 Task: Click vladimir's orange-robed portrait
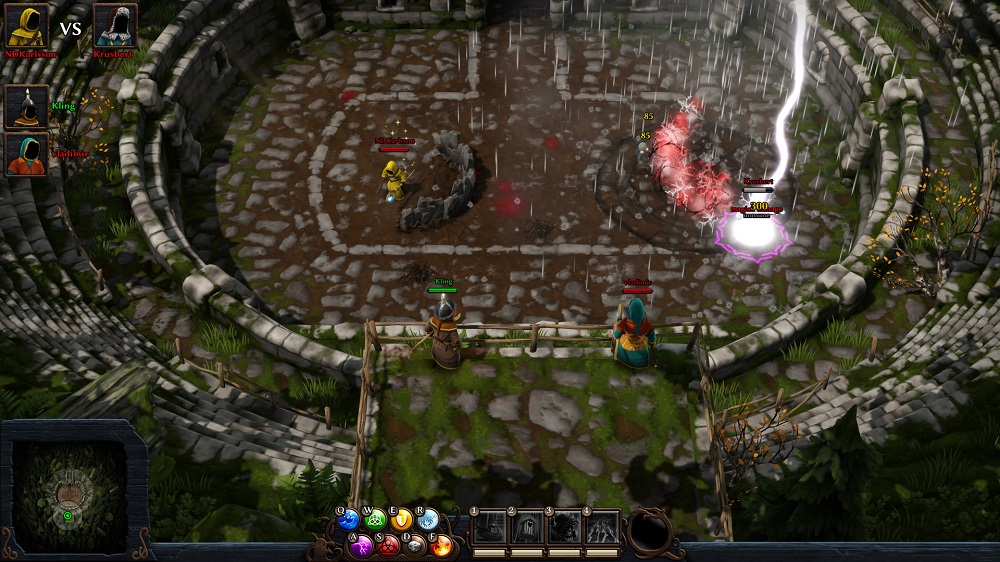[x=26, y=154]
